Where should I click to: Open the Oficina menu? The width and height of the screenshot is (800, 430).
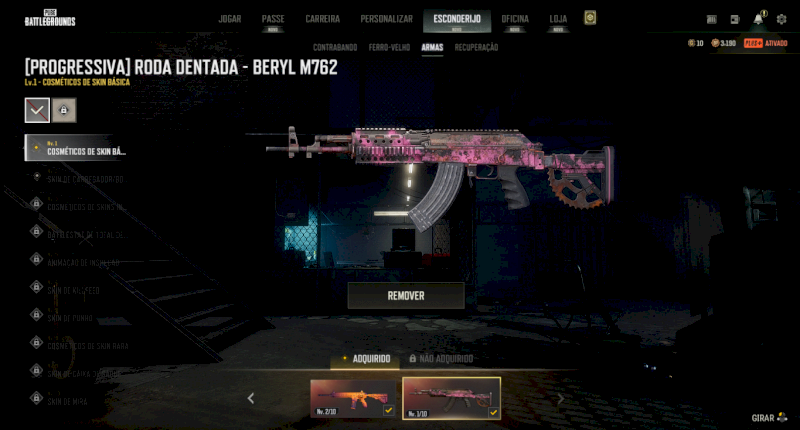[x=515, y=19]
